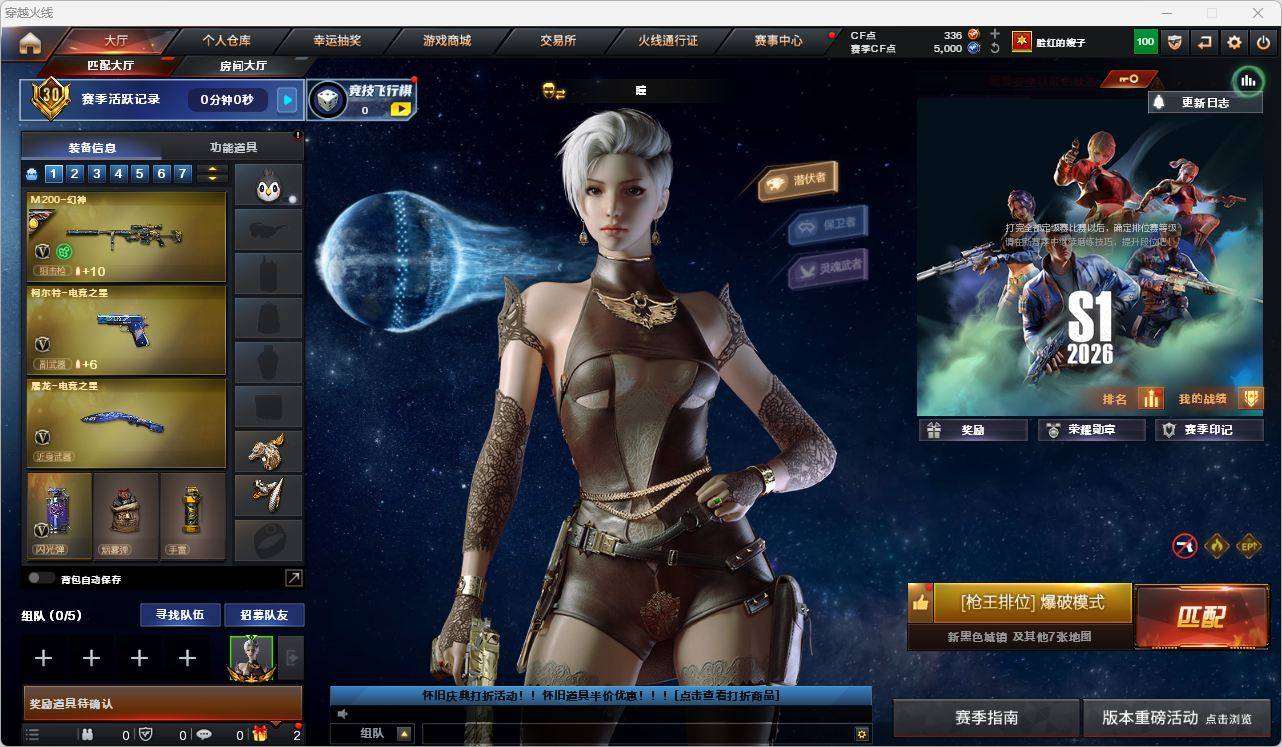
Task: Open settings with the gear icon
Action: [x=1234, y=42]
